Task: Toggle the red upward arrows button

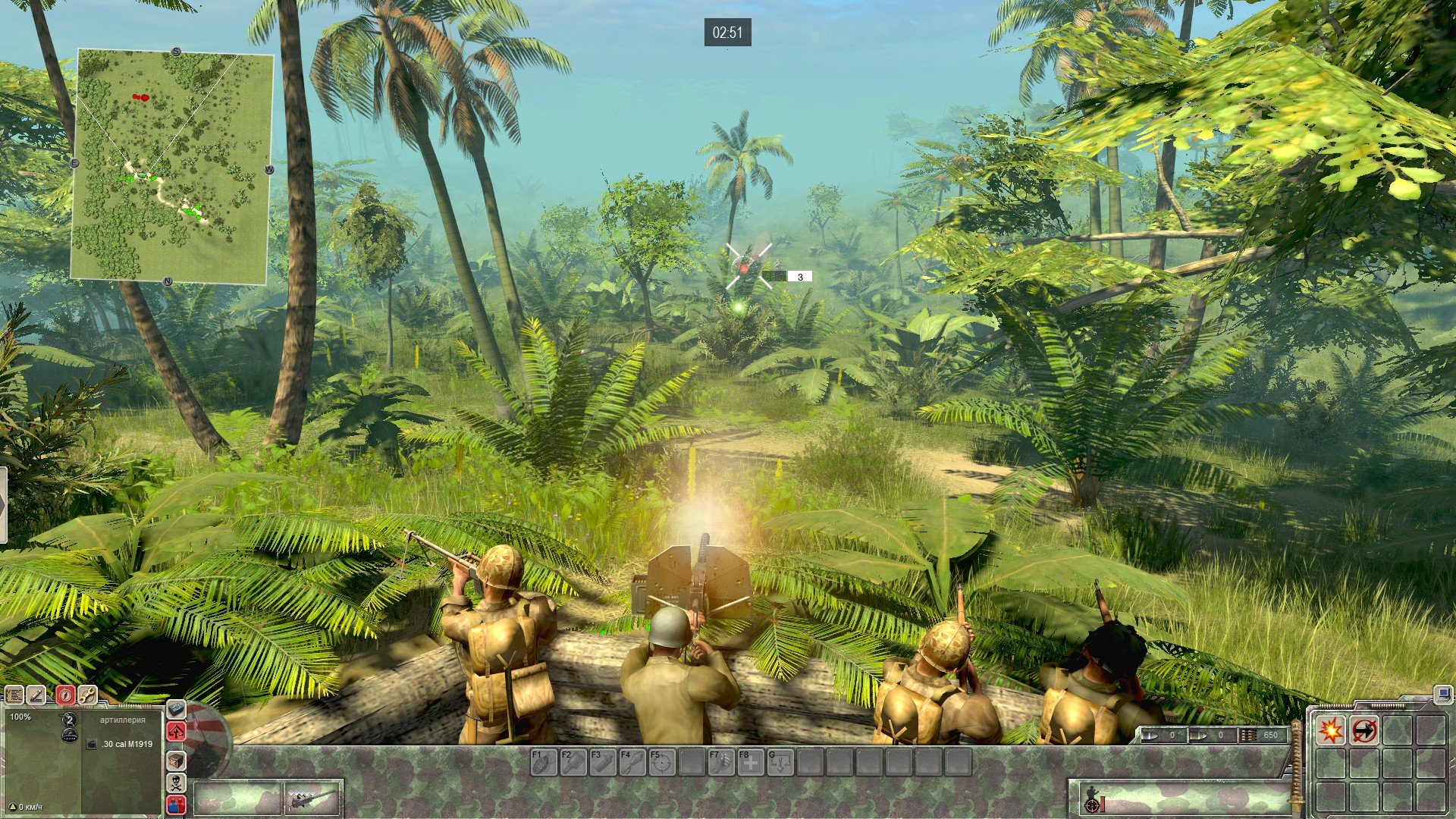Action: click(x=176, y=732)
